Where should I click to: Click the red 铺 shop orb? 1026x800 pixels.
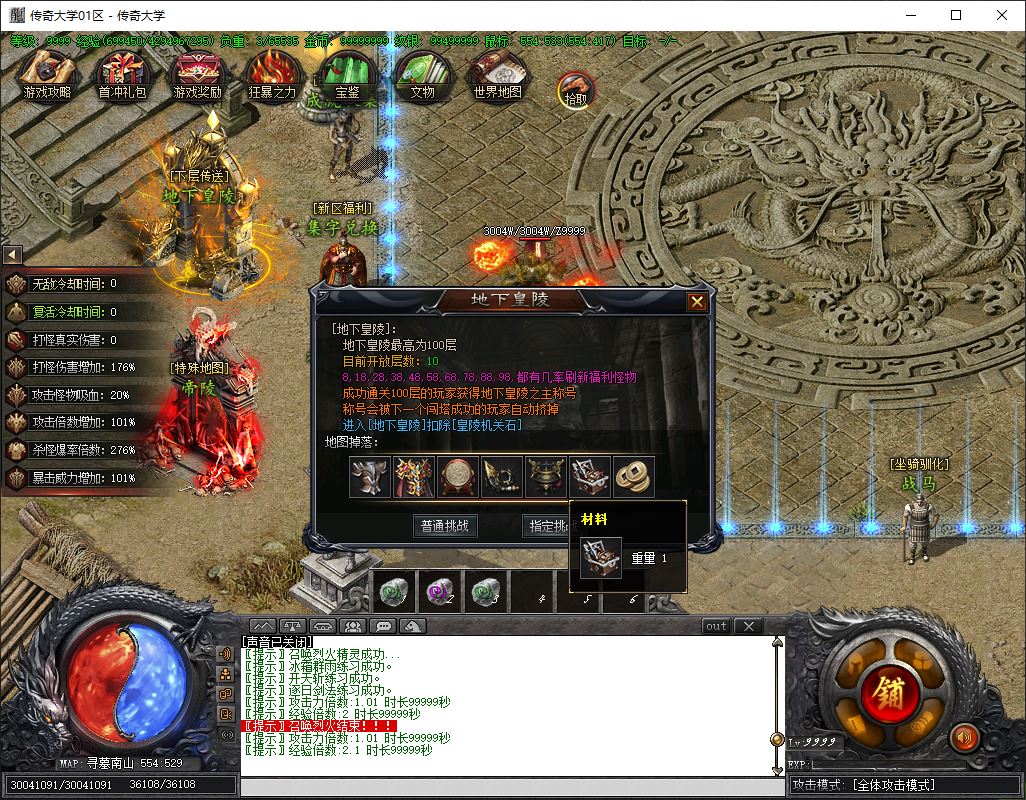[x=888, y=691]
